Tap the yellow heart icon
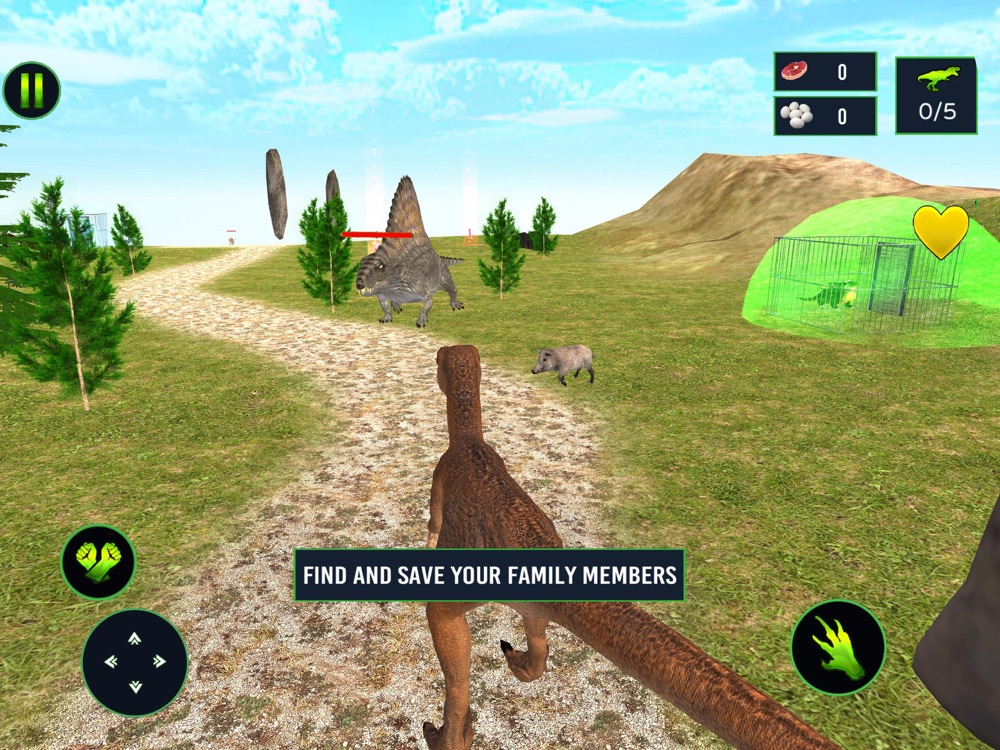1000x750 pixels. coord(940,231)
